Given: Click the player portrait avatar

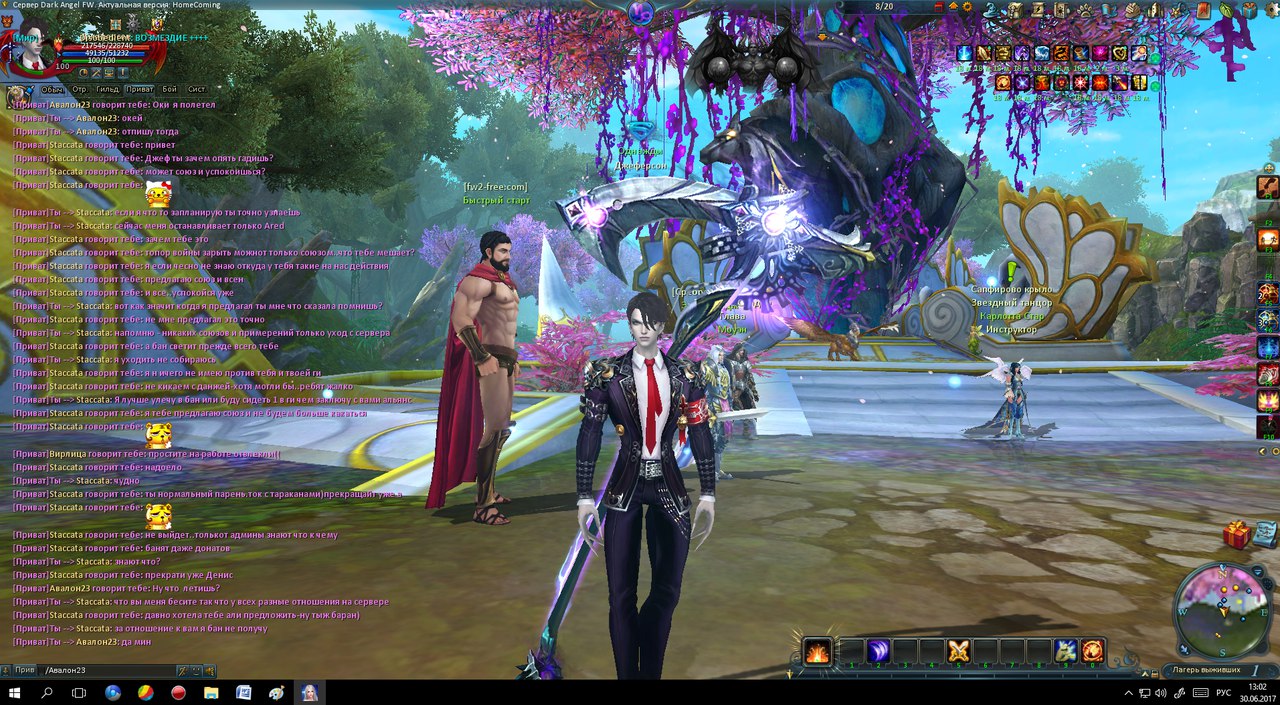Looking at the screenshot, I should click(30, 50).
